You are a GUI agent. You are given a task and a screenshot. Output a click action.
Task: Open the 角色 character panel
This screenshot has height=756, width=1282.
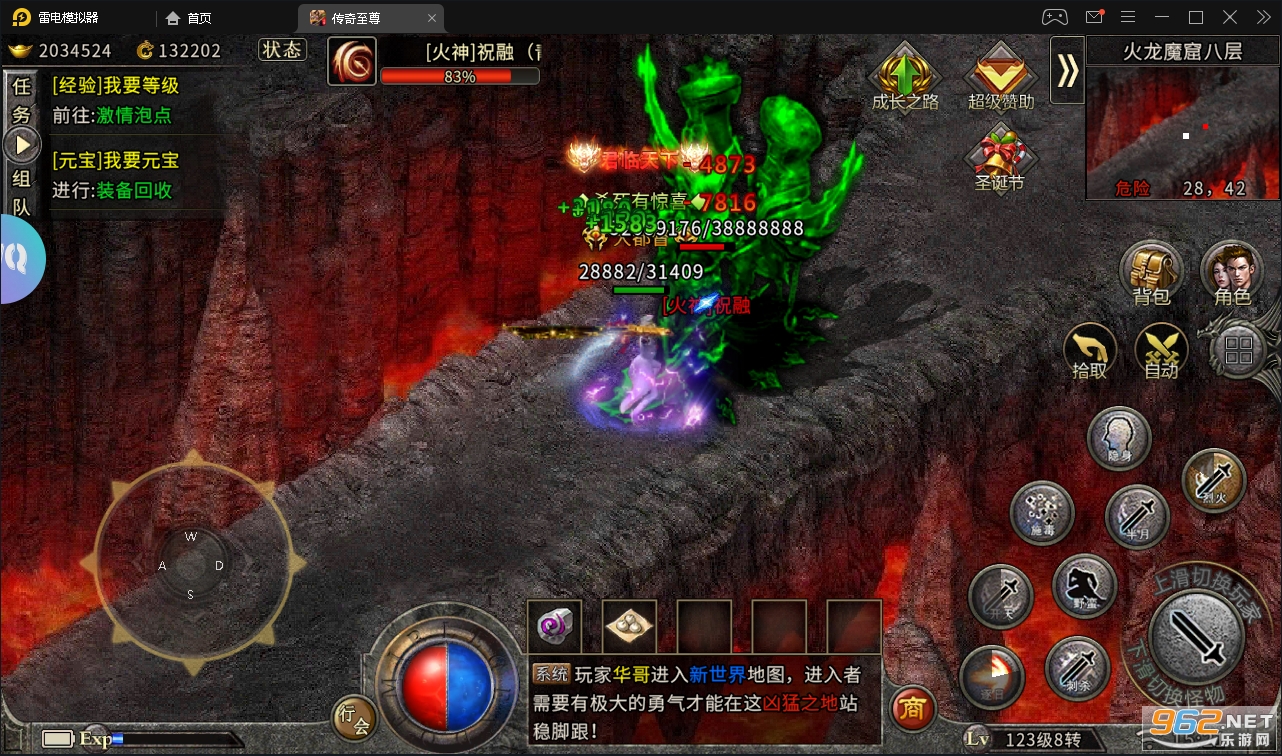click(1234, 271)
